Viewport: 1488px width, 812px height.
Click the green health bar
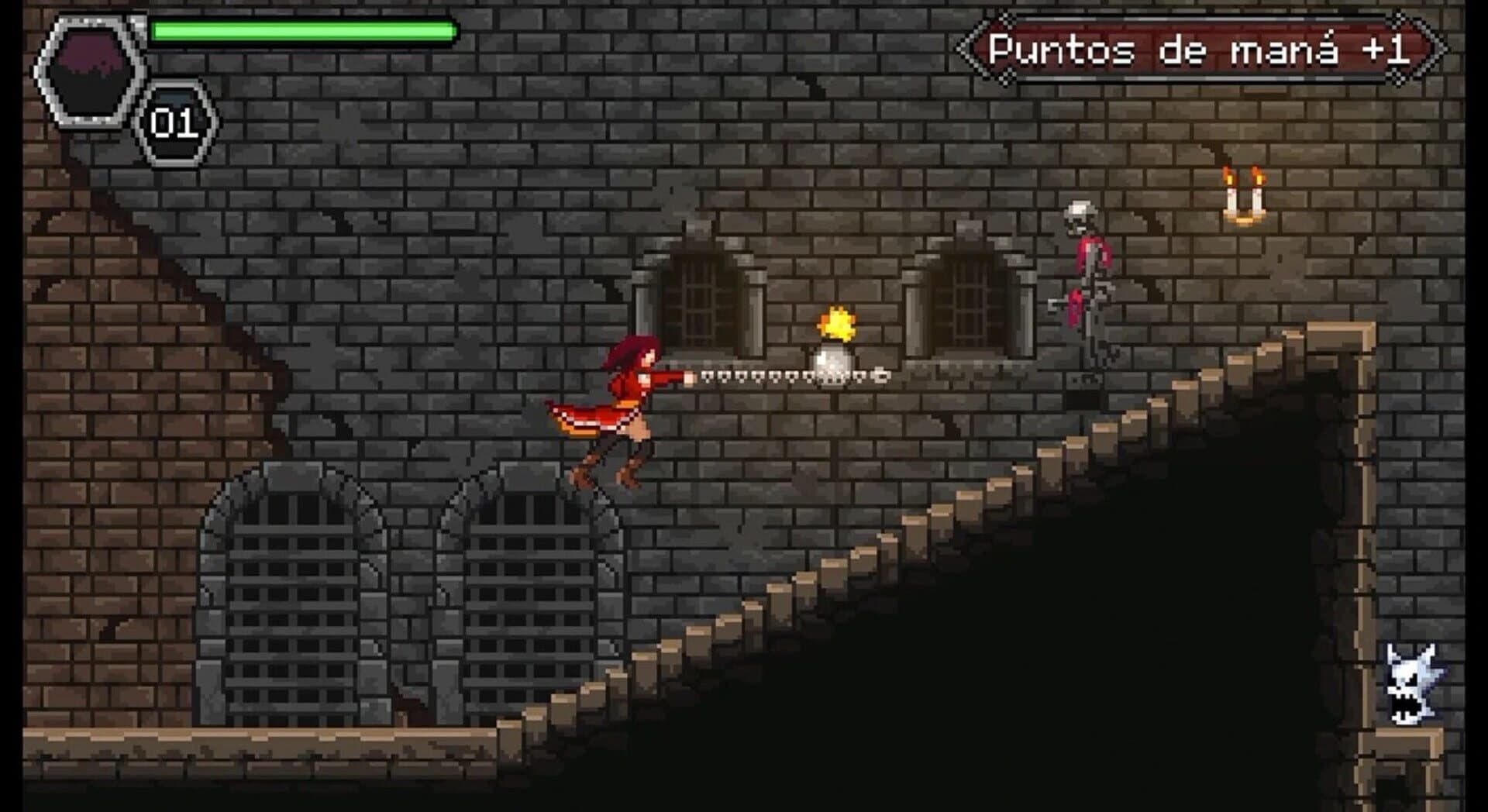(302, 29)
